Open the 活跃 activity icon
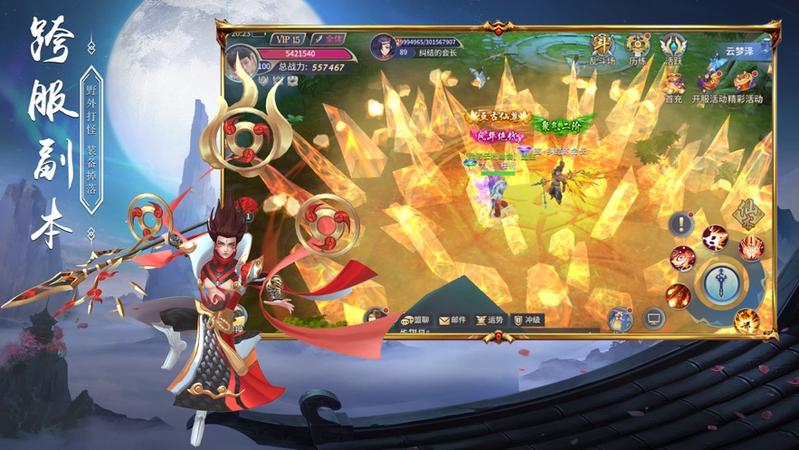Image resolution: width=799 pixels, height=450 pixels. pos(672,47)
